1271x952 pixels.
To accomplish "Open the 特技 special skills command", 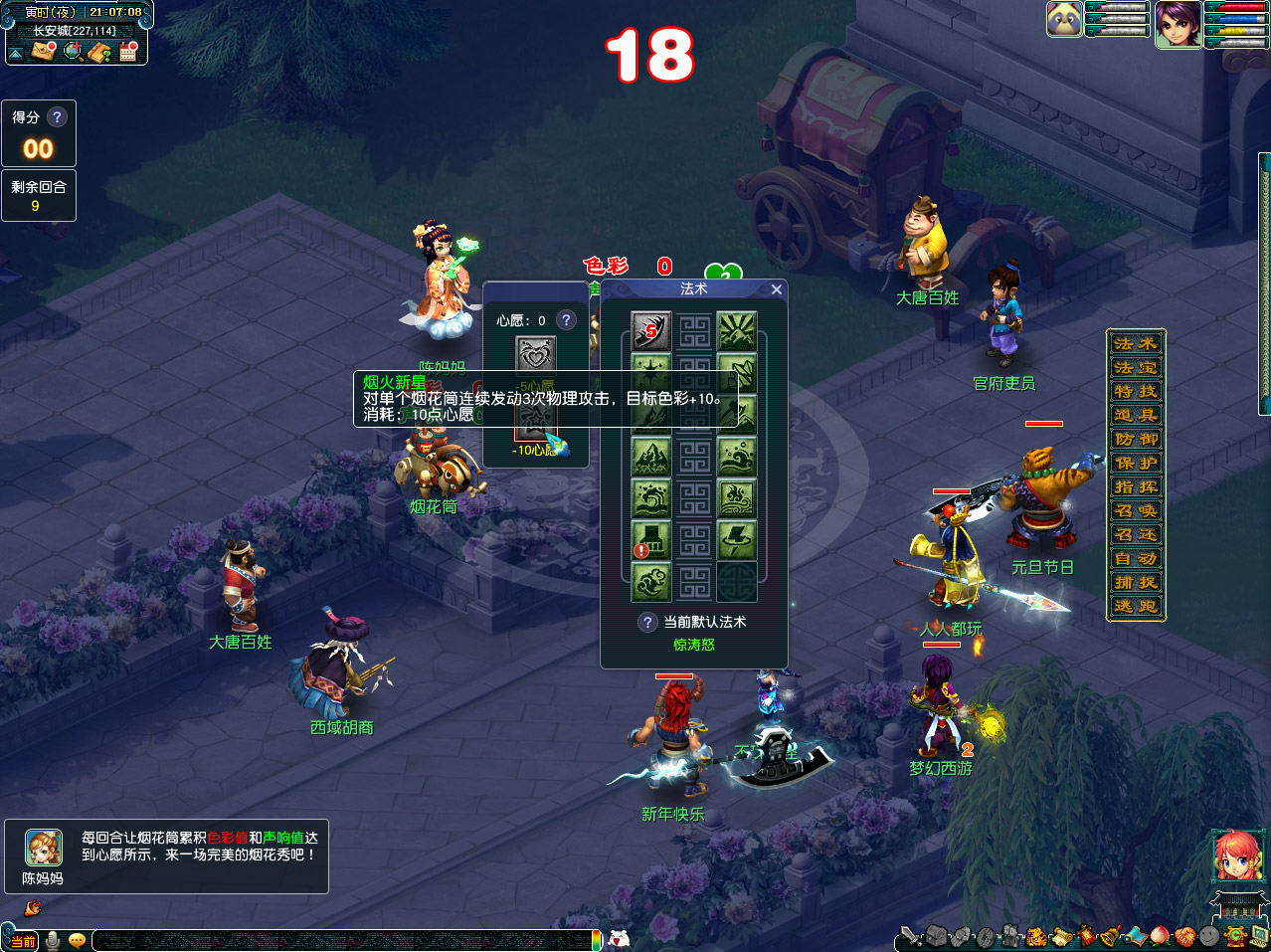I will 1136,391.
